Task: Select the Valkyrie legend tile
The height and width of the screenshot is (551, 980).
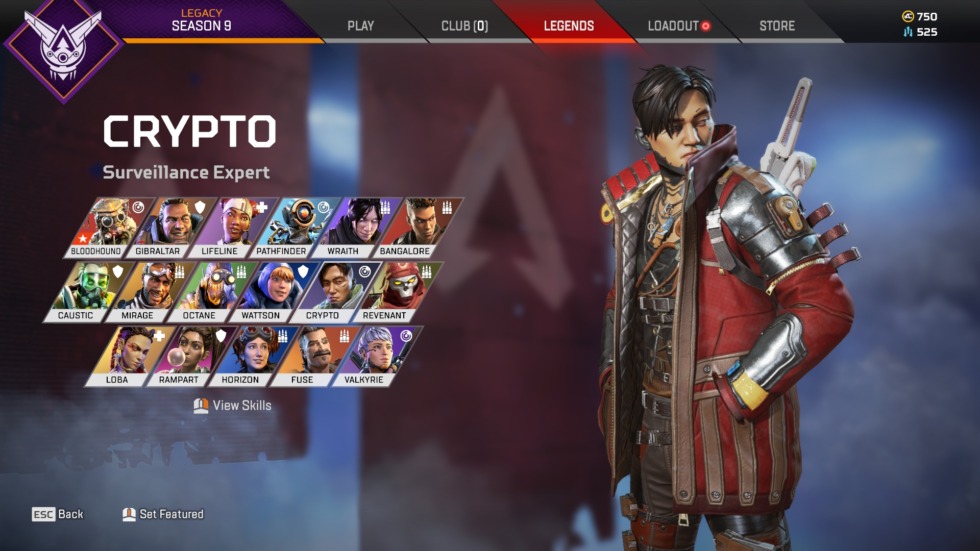Action: pos(364,354)
